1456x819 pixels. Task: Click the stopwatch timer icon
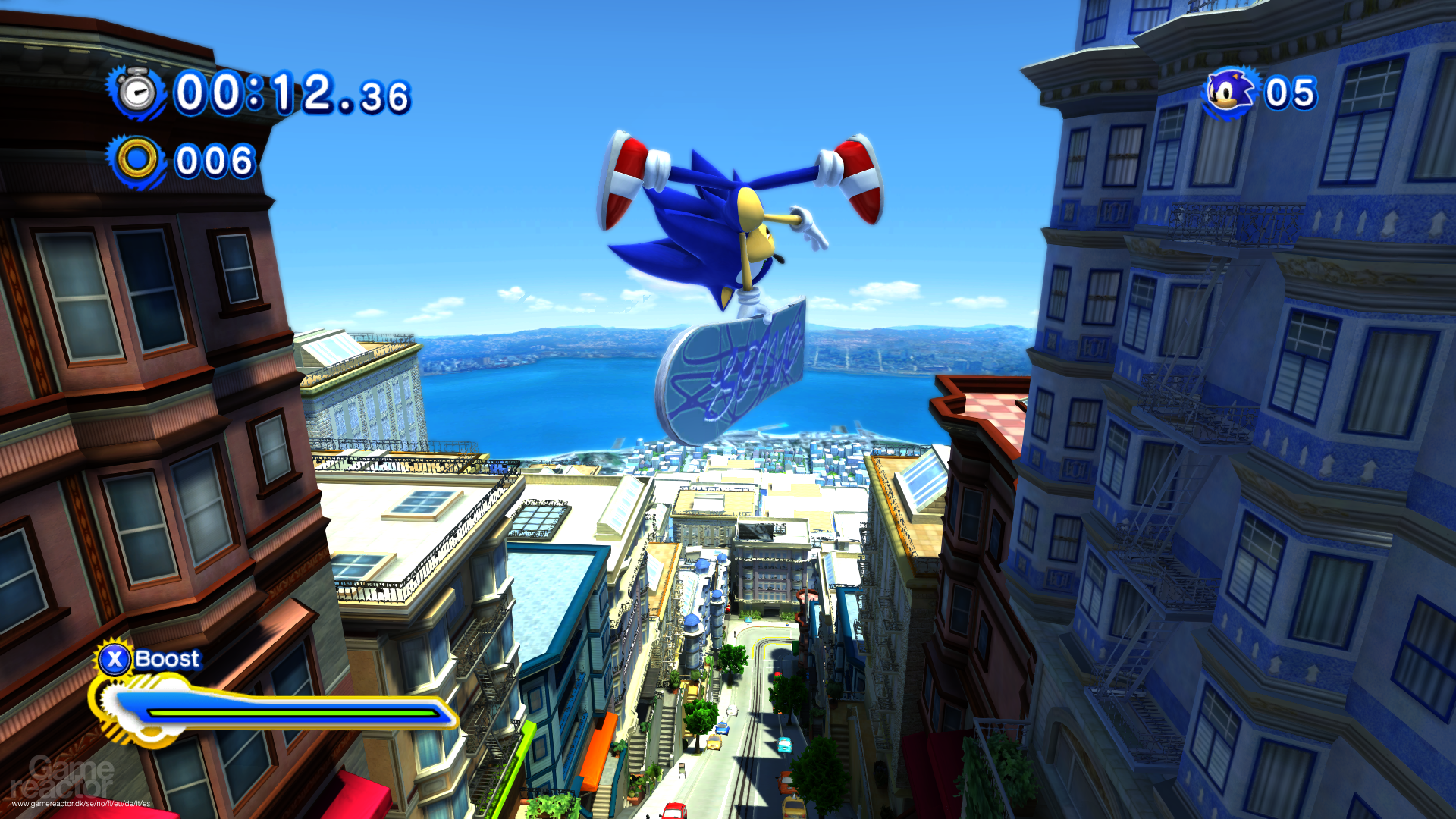click(x=137, y=93)
